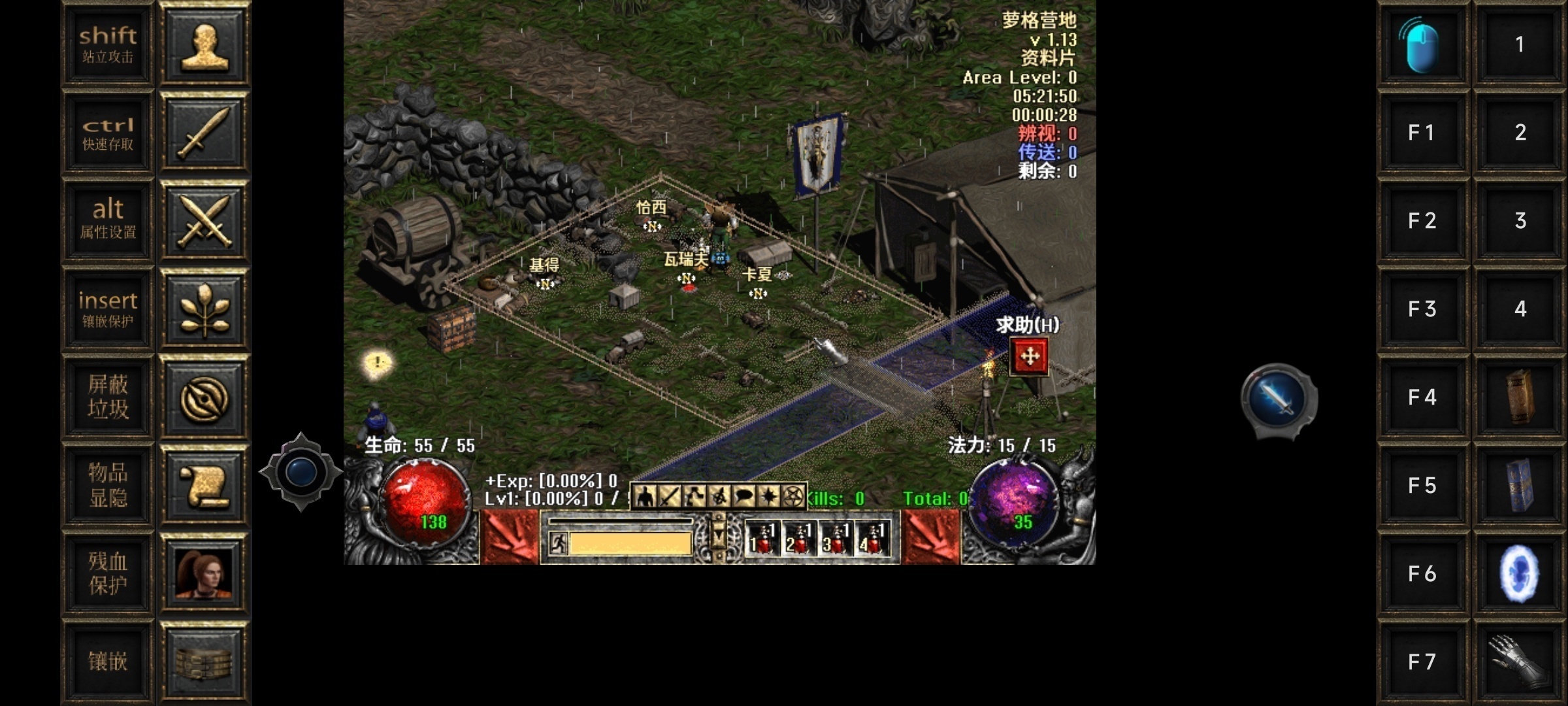This screenshot has width=1568, height=706.
Task: Open the character bust icon panel
Action: tap(204, 44)
